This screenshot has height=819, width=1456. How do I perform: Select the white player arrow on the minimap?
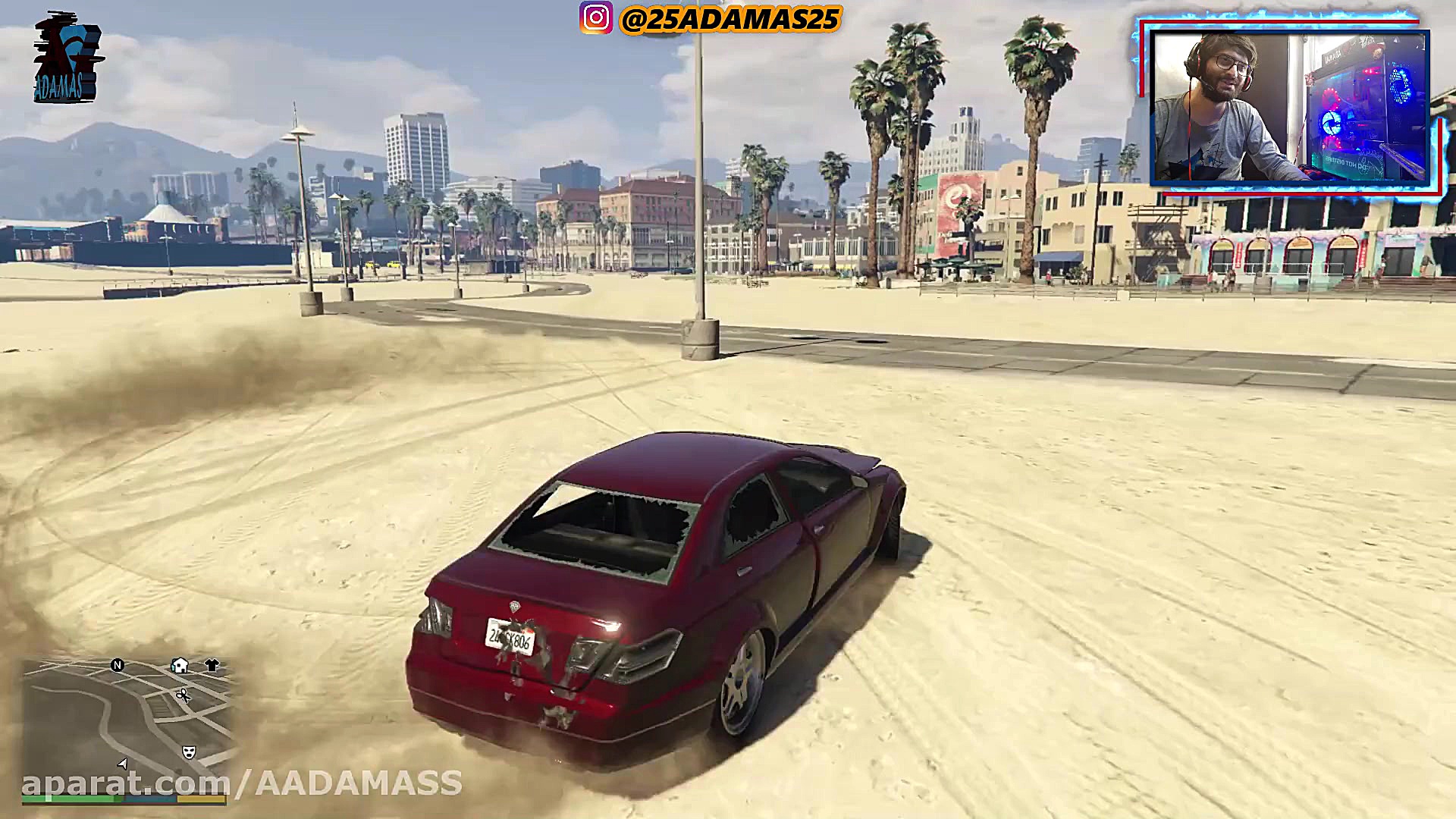122,764
